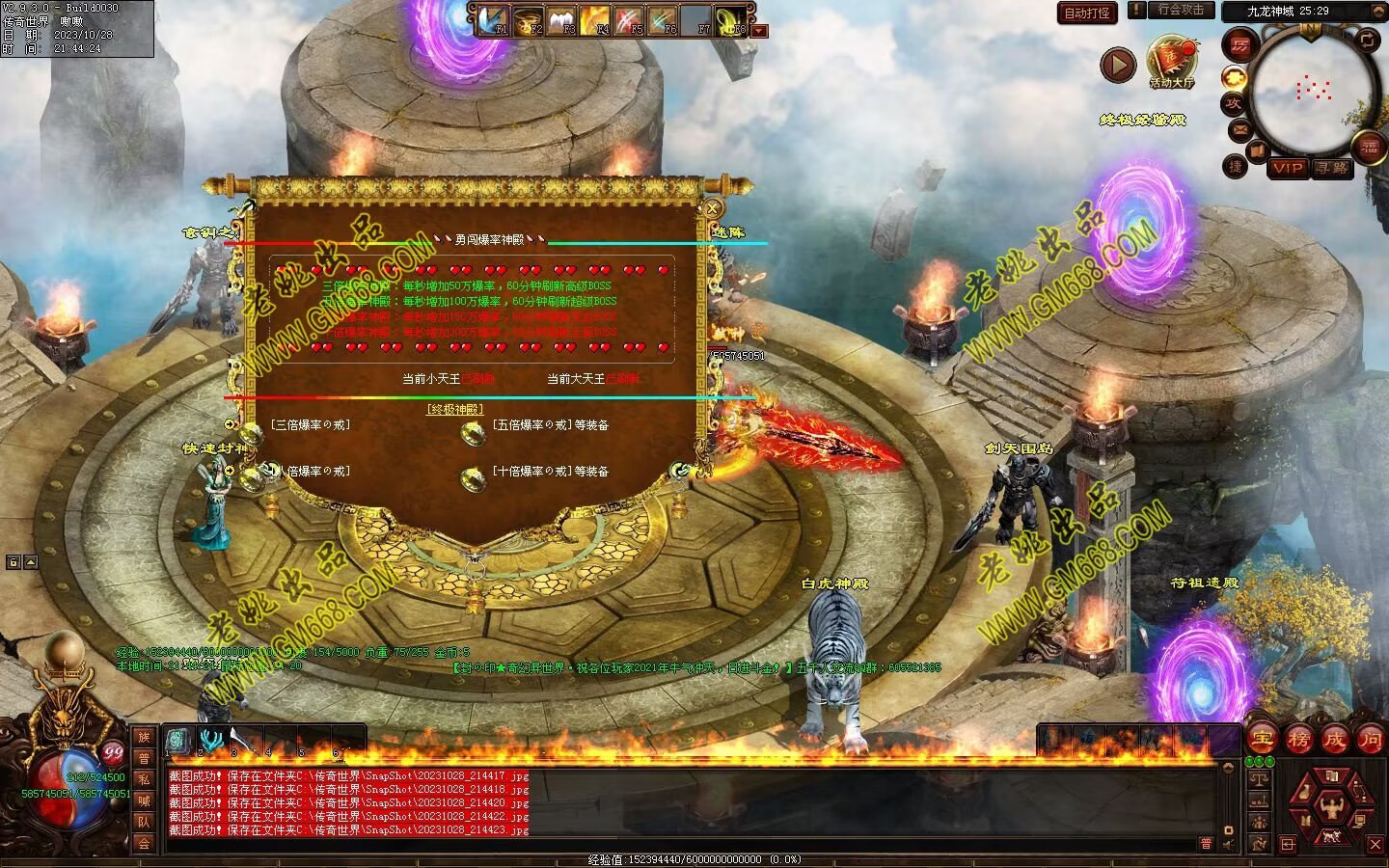The image size is (1389, 868).
Task: Open the 活动大厅 event hall icon
Action: (x=1171, y=60)
